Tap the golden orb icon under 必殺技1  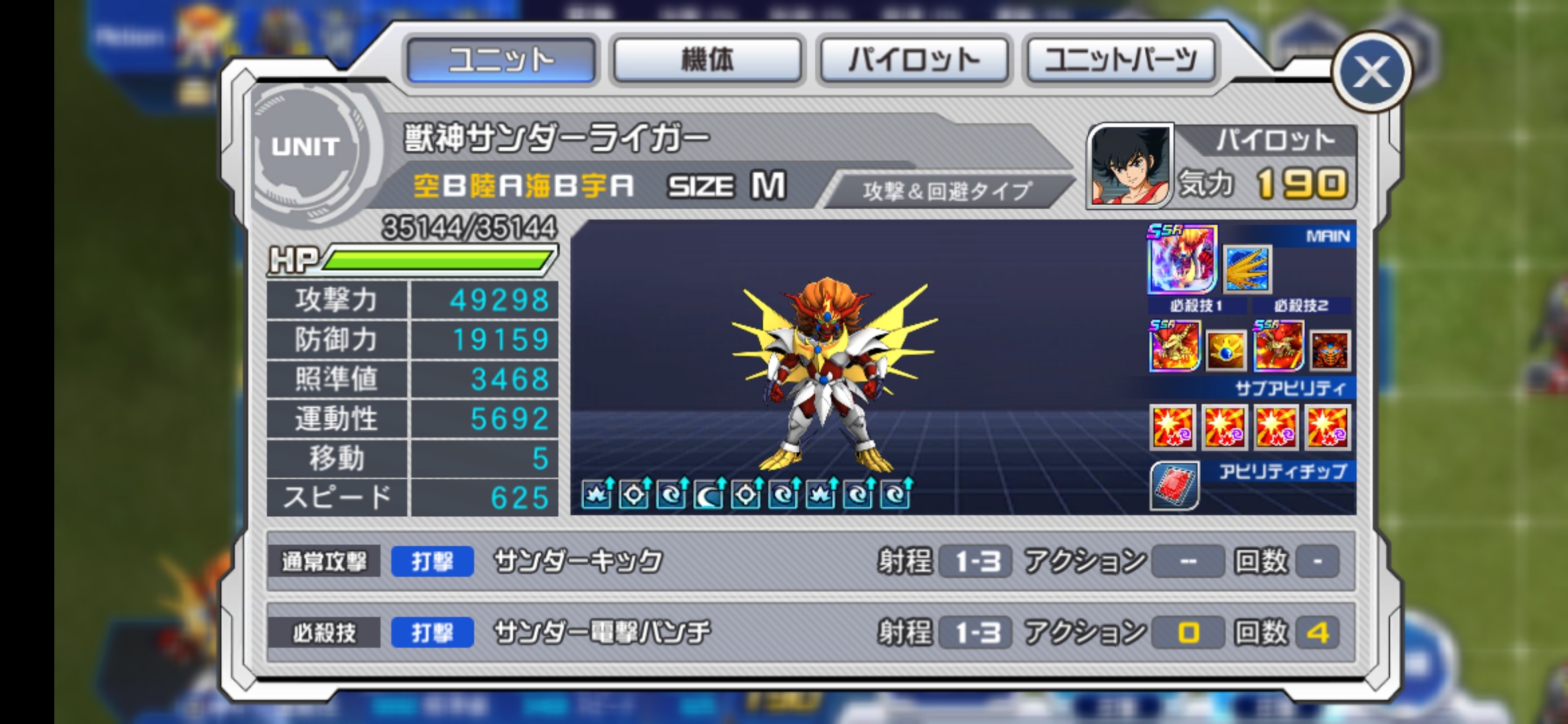tap(1226, 350)
